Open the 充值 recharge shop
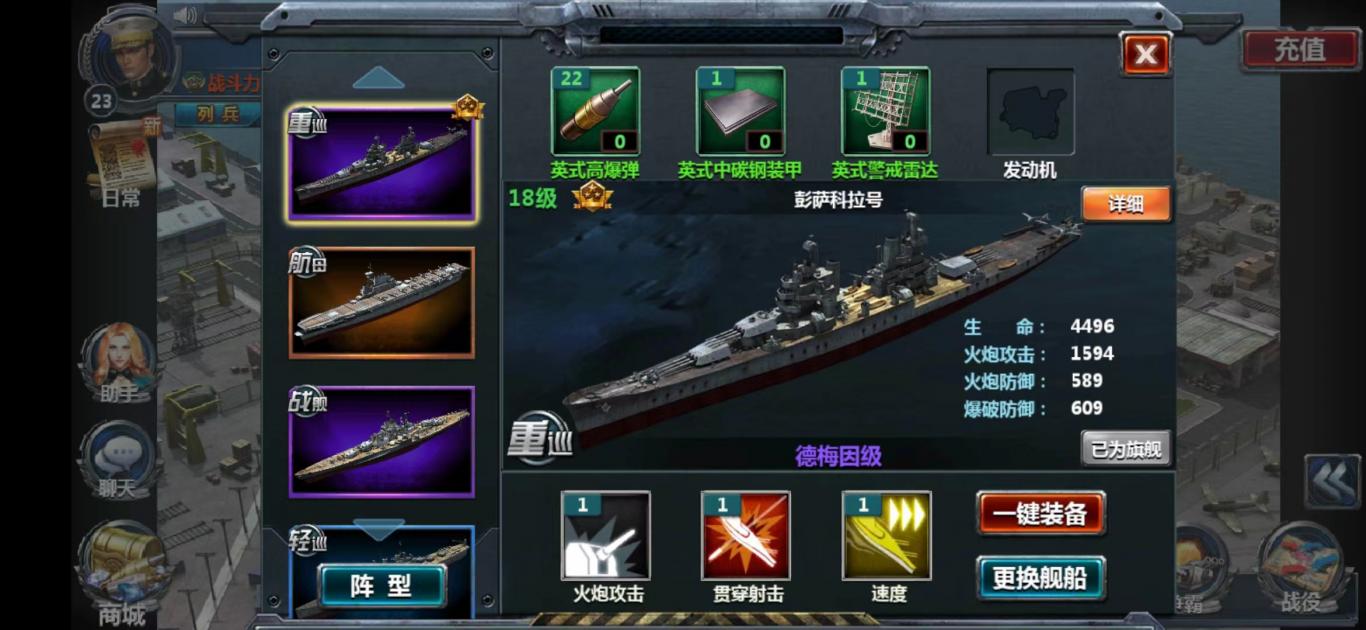The image size is (1366, 630). (1299, 48)
